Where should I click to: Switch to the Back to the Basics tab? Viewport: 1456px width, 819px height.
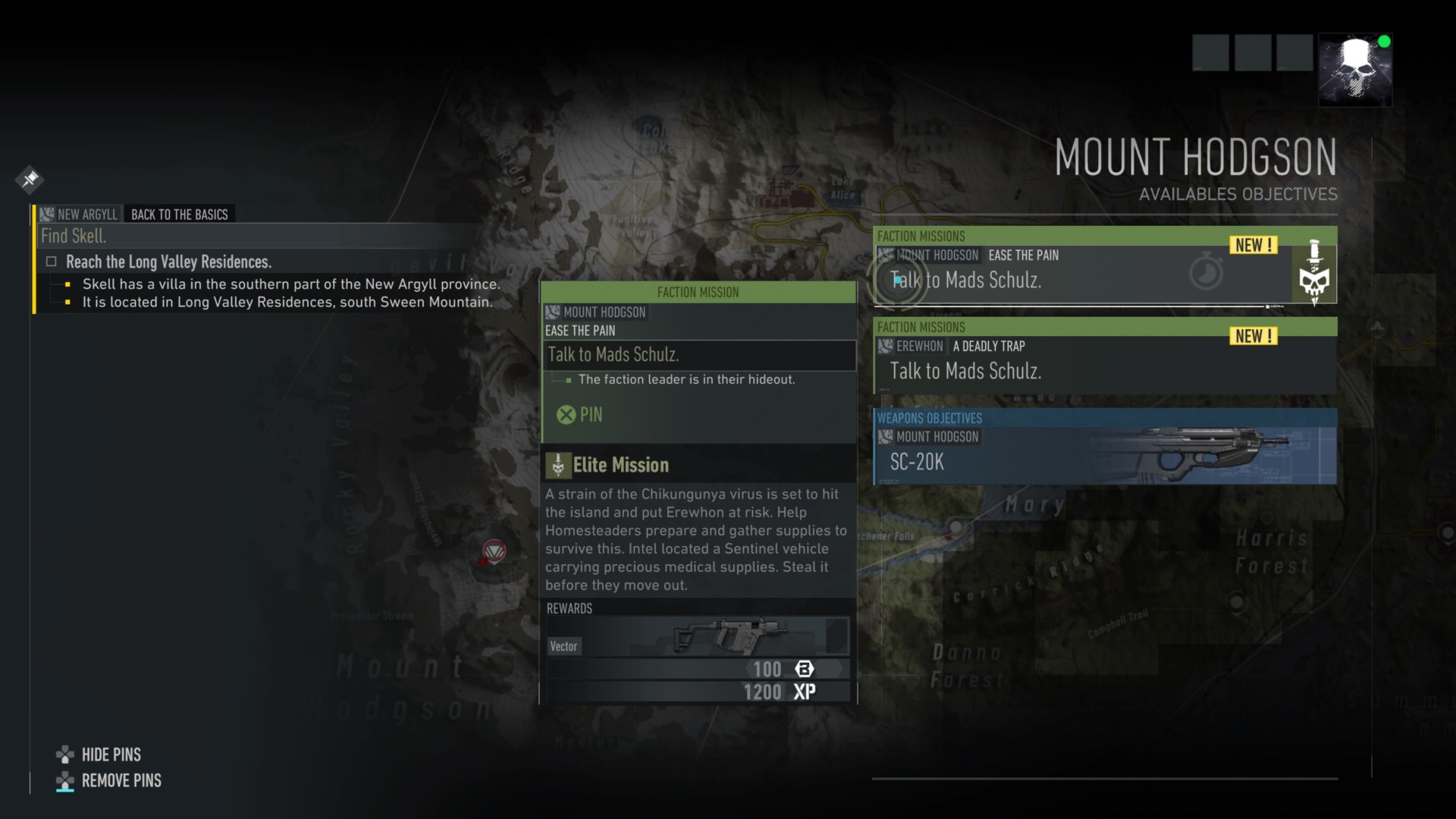tap(179, 214)
